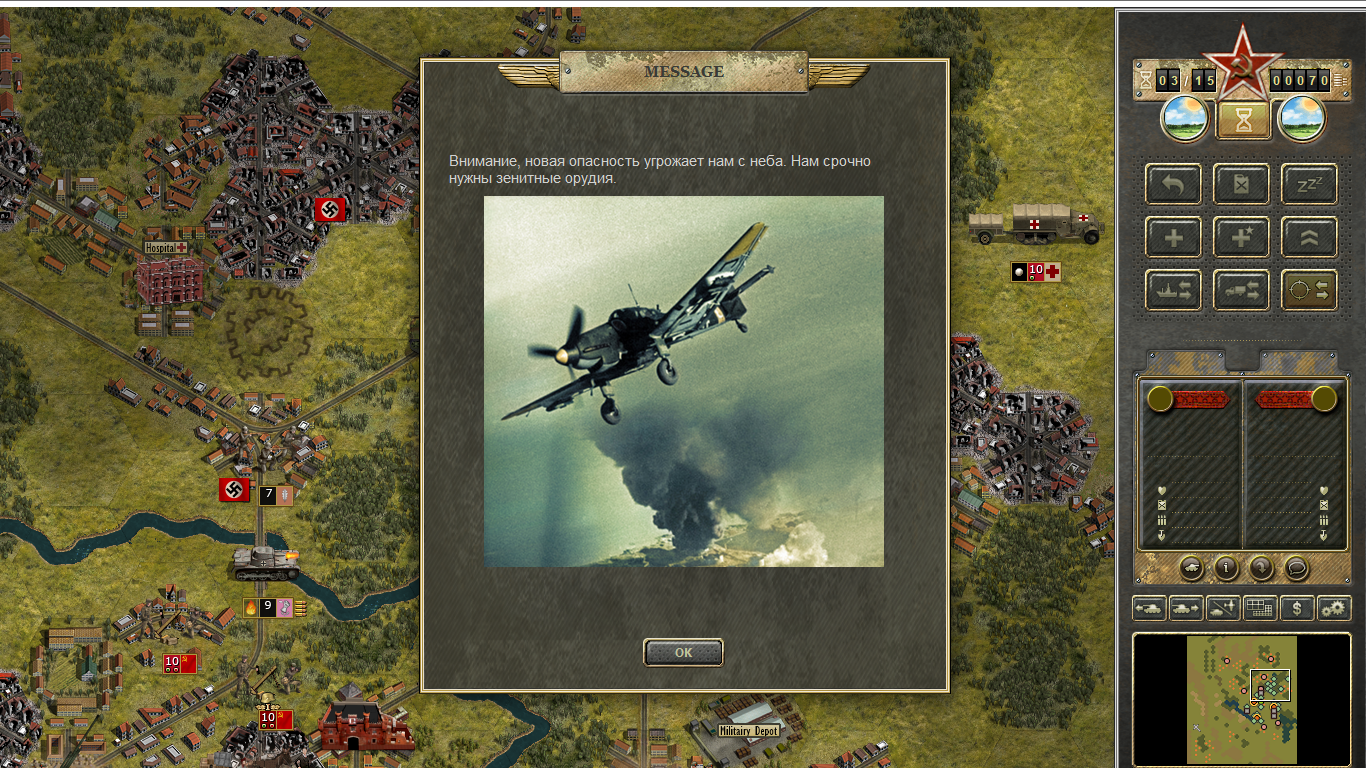End the turn with the hourglass button
The width and height of the screenshot is (1366, 768).
[1243, 120]
